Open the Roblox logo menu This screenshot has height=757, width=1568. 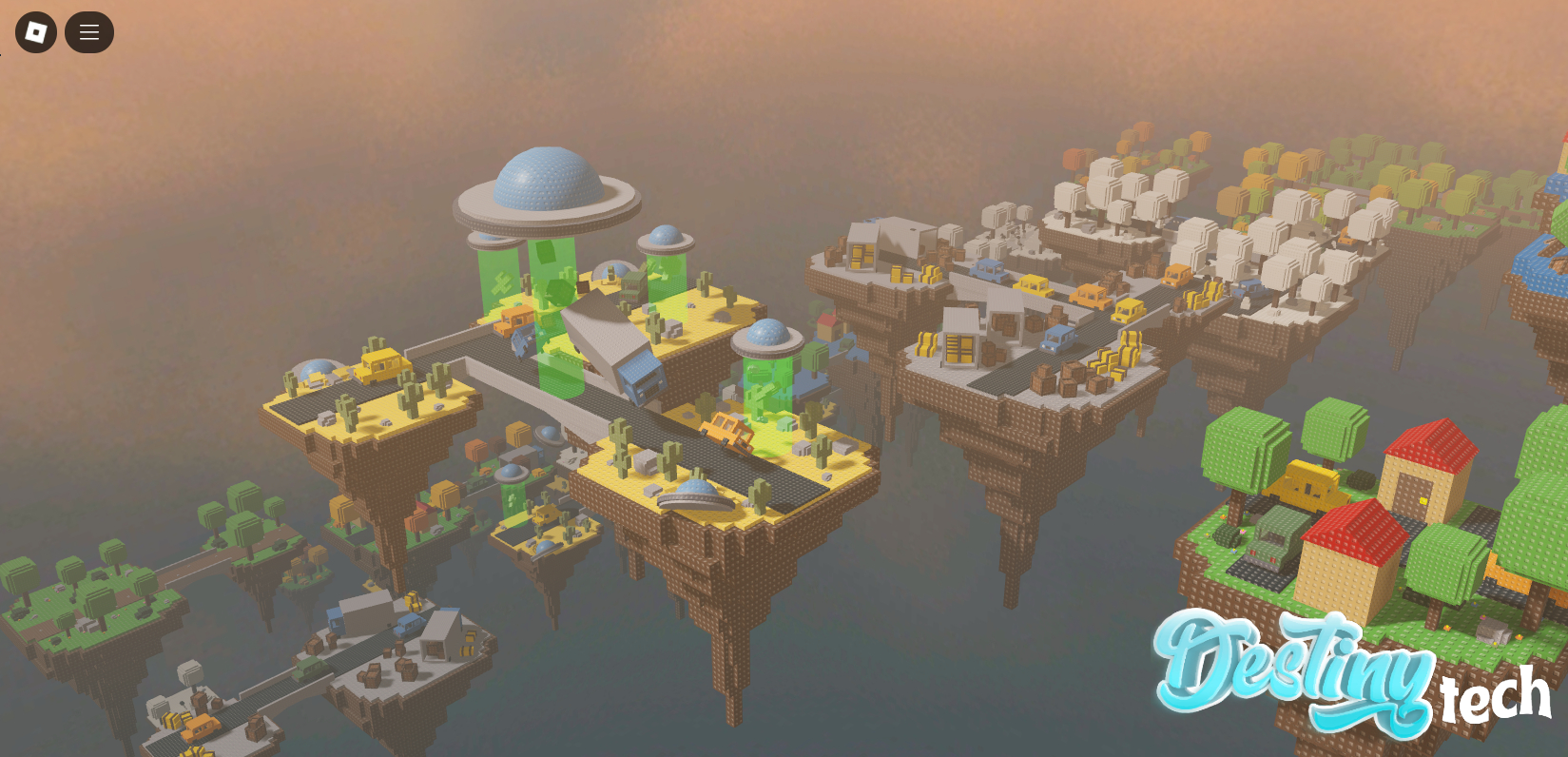tap(36, 32)
